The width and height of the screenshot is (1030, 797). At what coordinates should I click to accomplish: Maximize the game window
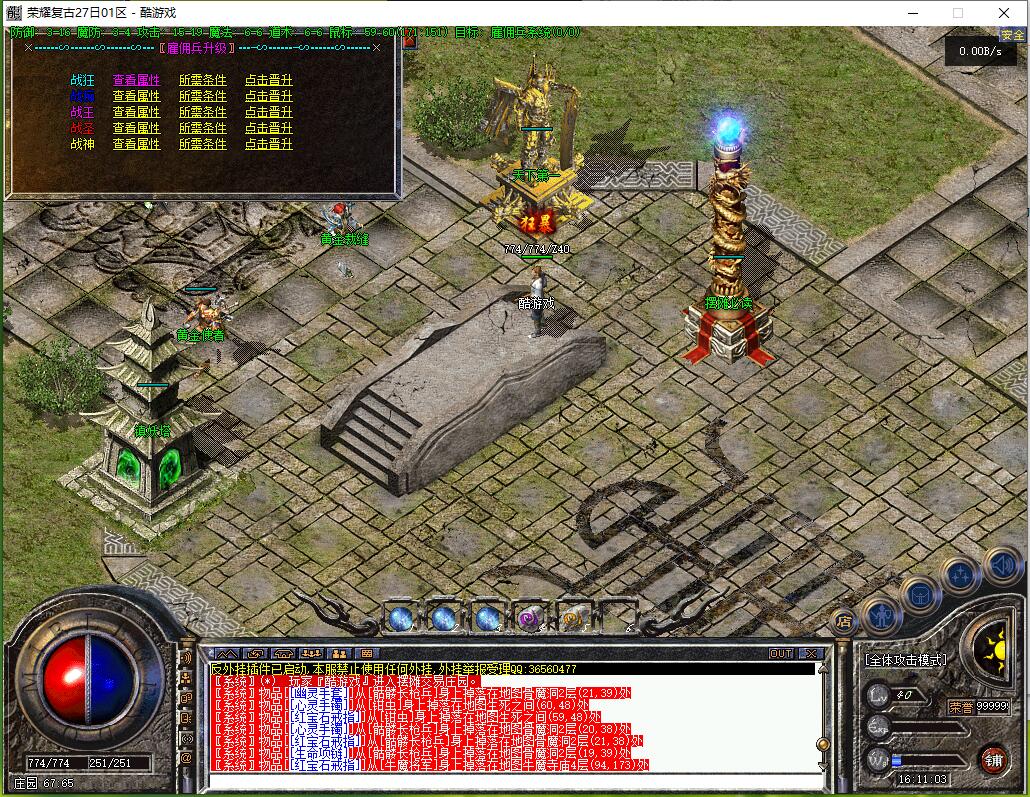(957, 13)
